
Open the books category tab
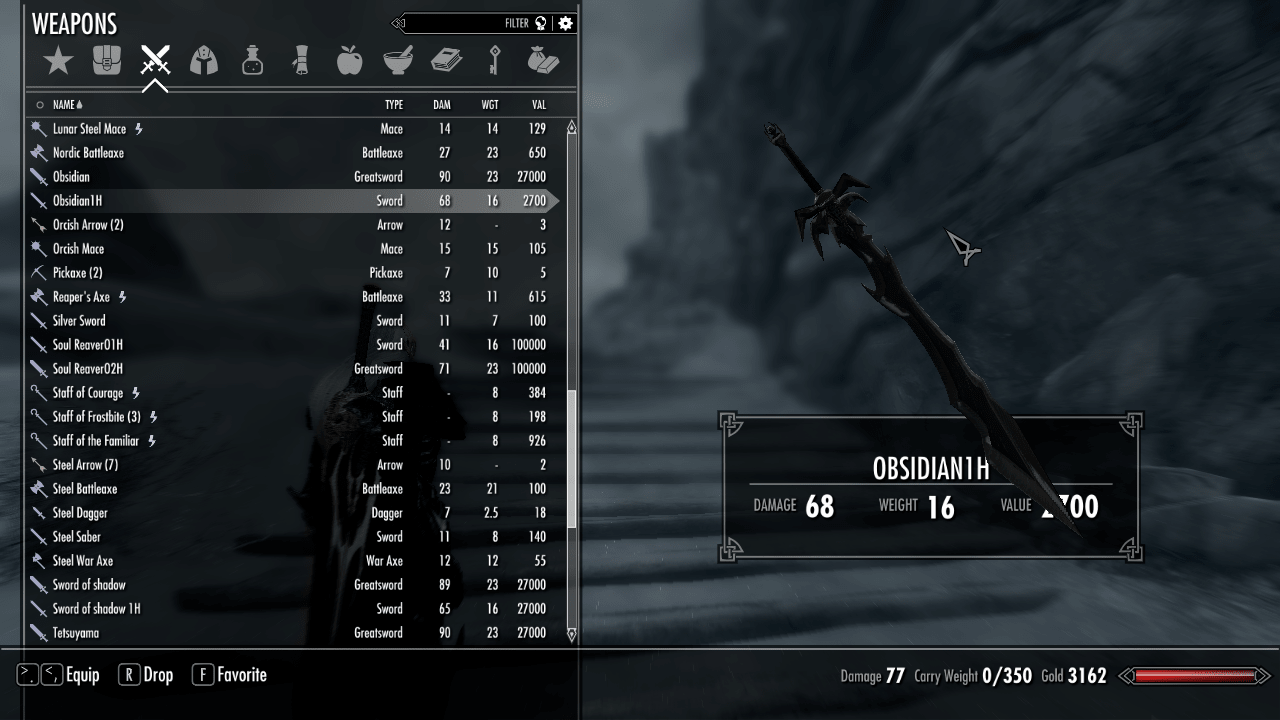446,61
